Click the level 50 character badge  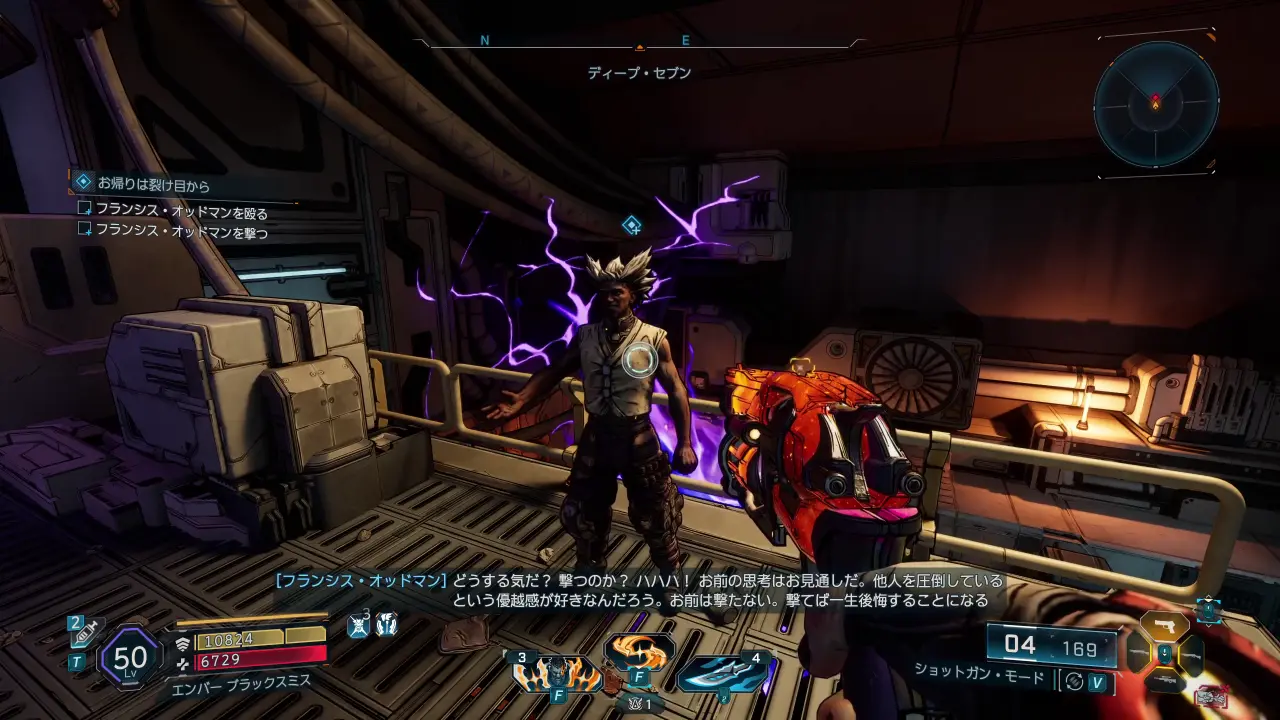(x=131, y=657)
